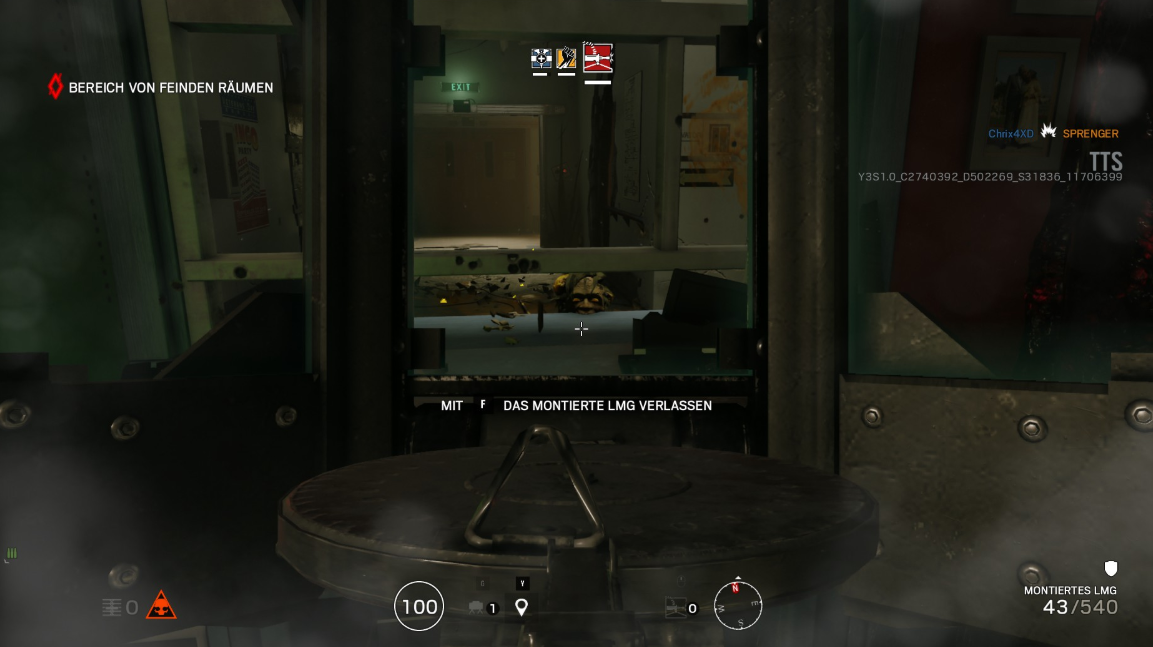Viewport: 1153px width, 647px height.
Task: Select the drone gadget icon
Action: click(476, 607)
